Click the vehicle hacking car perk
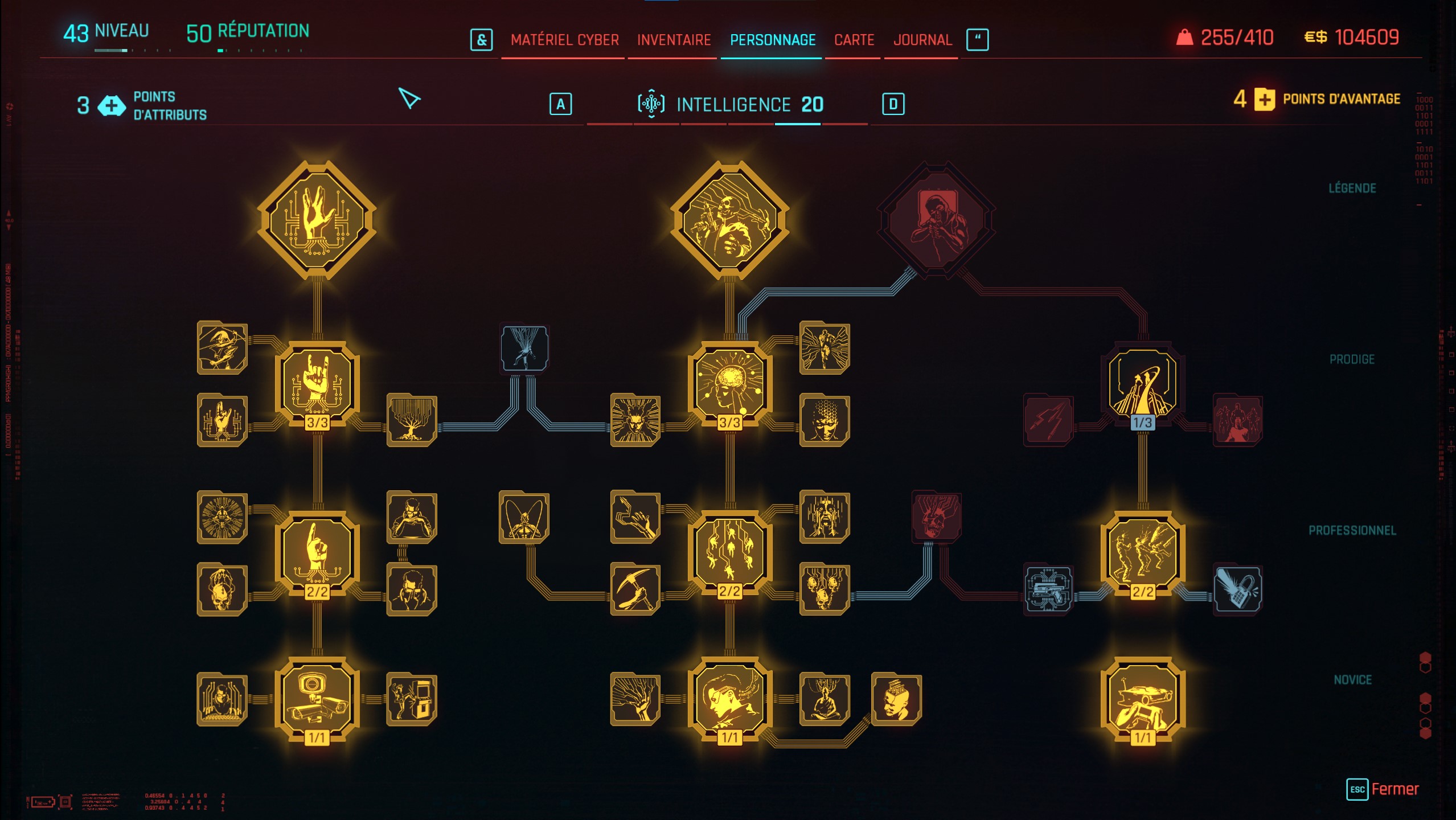1456x820 pixels. click(x=1145, y=700)
